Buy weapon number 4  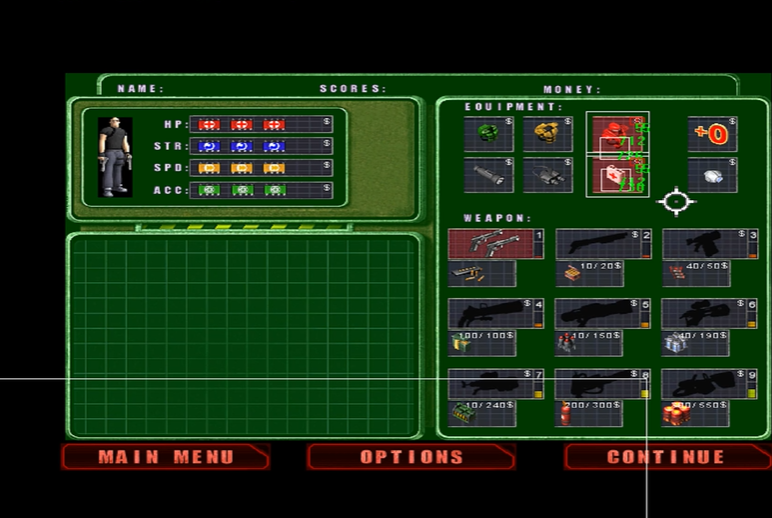[x=496, y=314]
